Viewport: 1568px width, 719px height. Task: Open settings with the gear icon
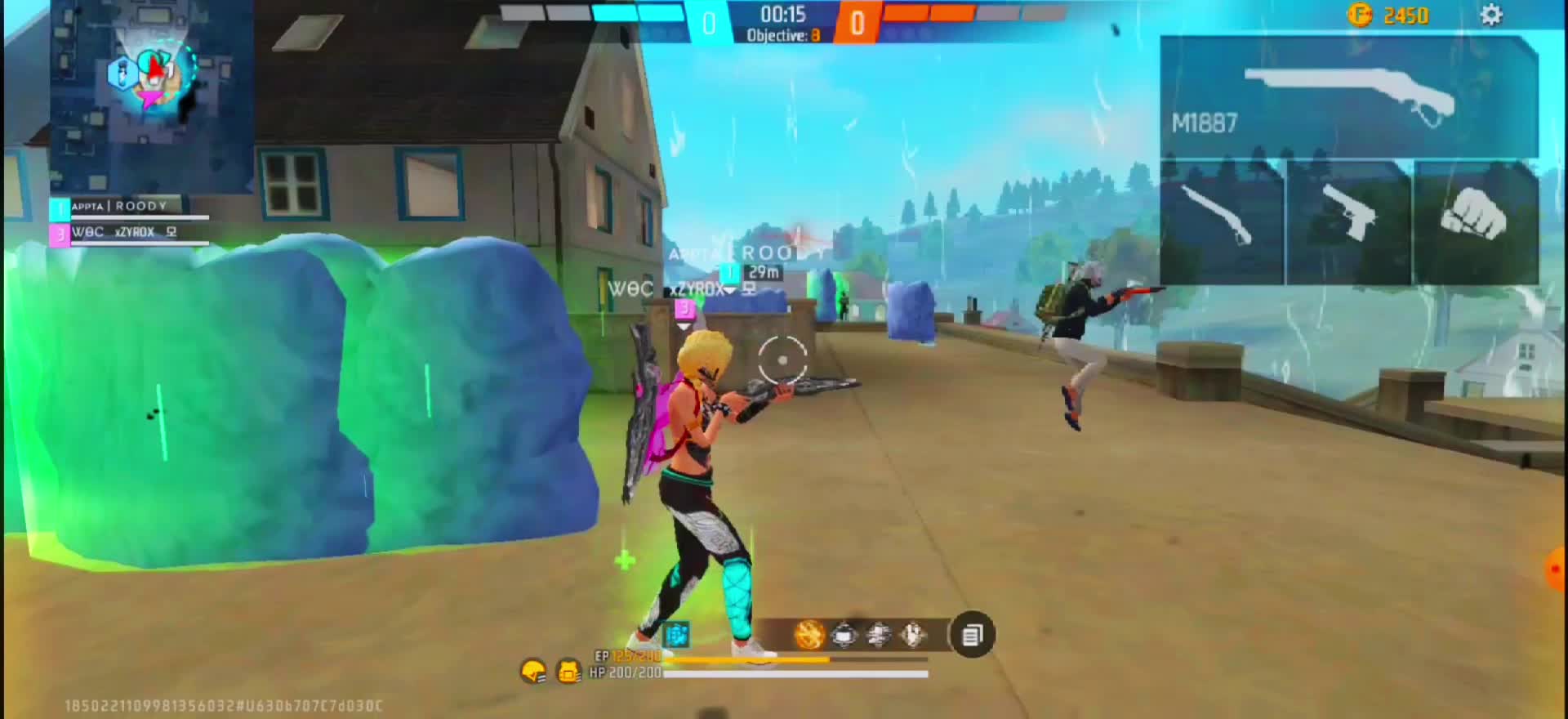point(1490,15)
